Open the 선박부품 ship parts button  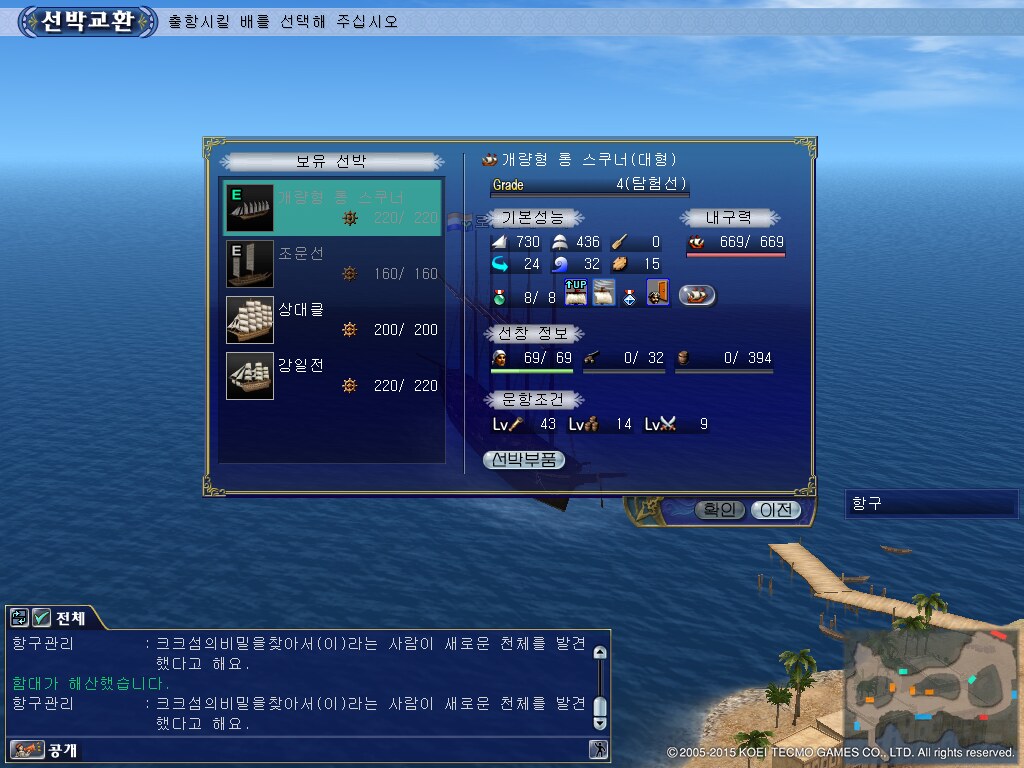(524, 460)
